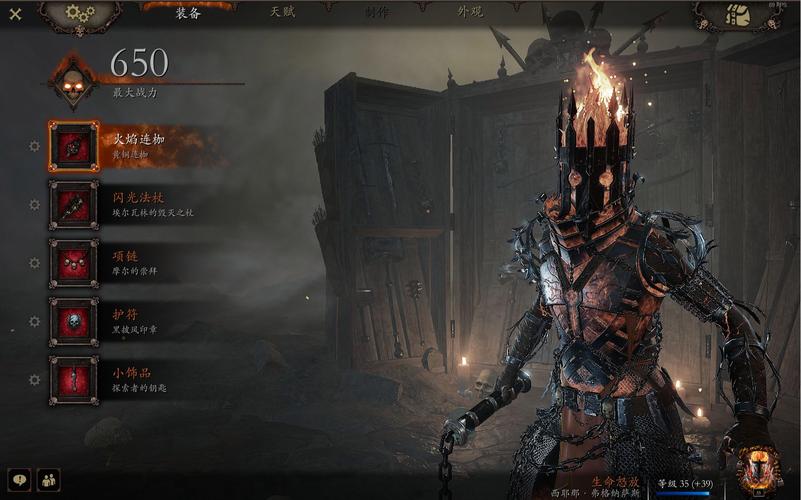The image size is (801, 500).
Task: Select the 项链 necklace slot
Action: pos(74,263)
